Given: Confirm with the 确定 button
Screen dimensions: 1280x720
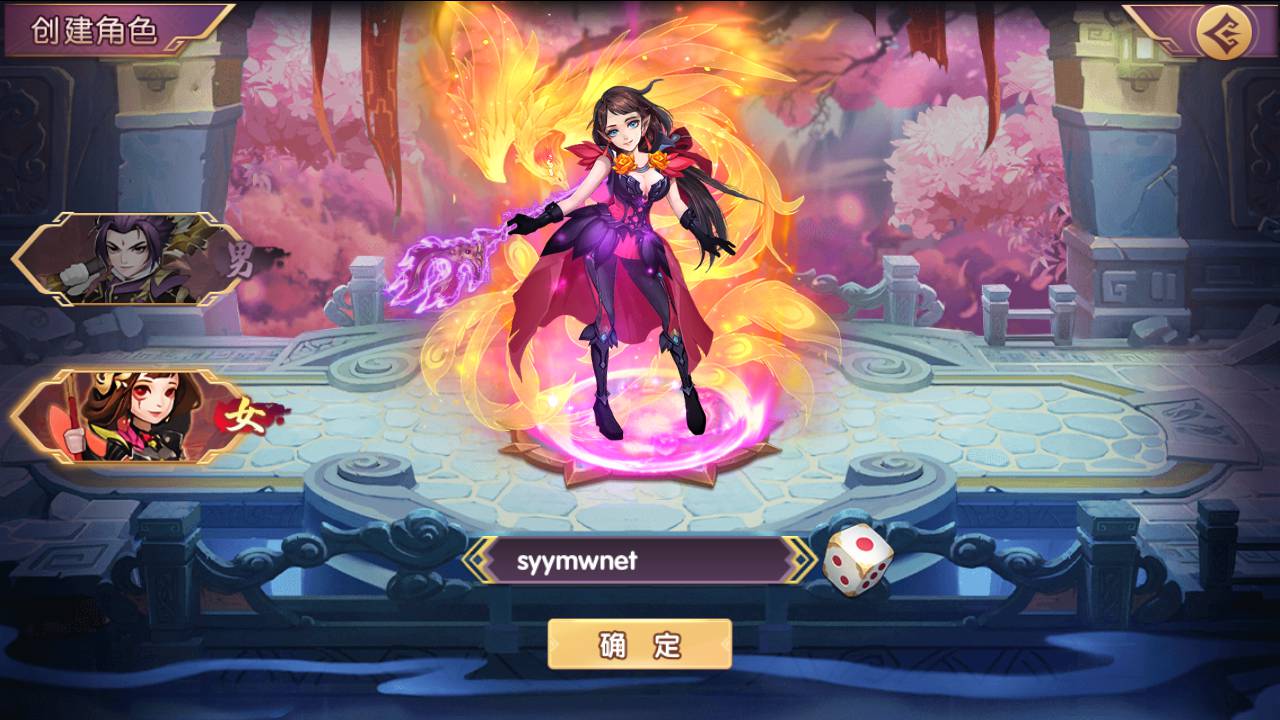Looking at the screenshot, I should point(640,644).
